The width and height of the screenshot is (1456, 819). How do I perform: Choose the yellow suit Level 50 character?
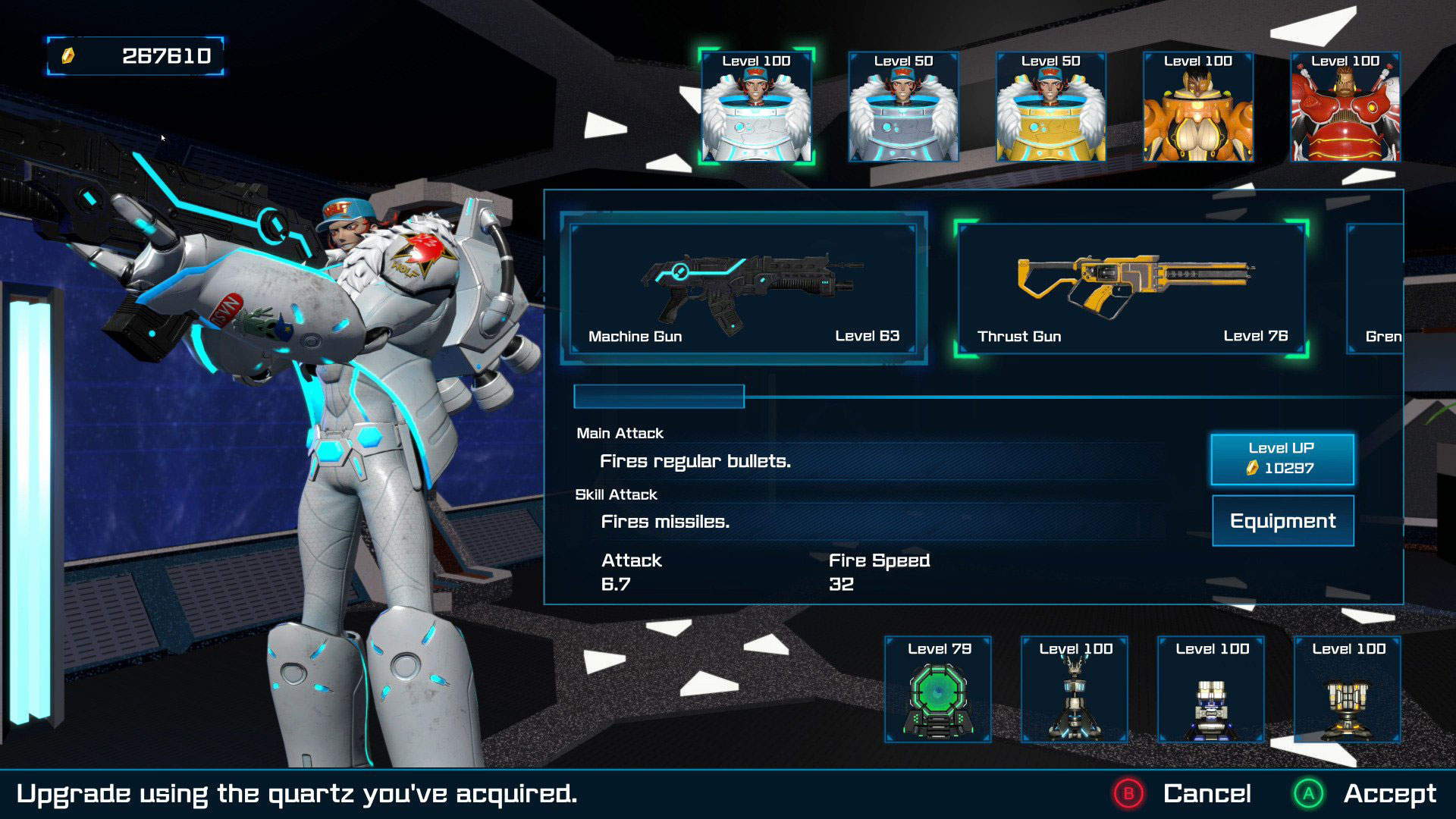[x=1050, y=107]
